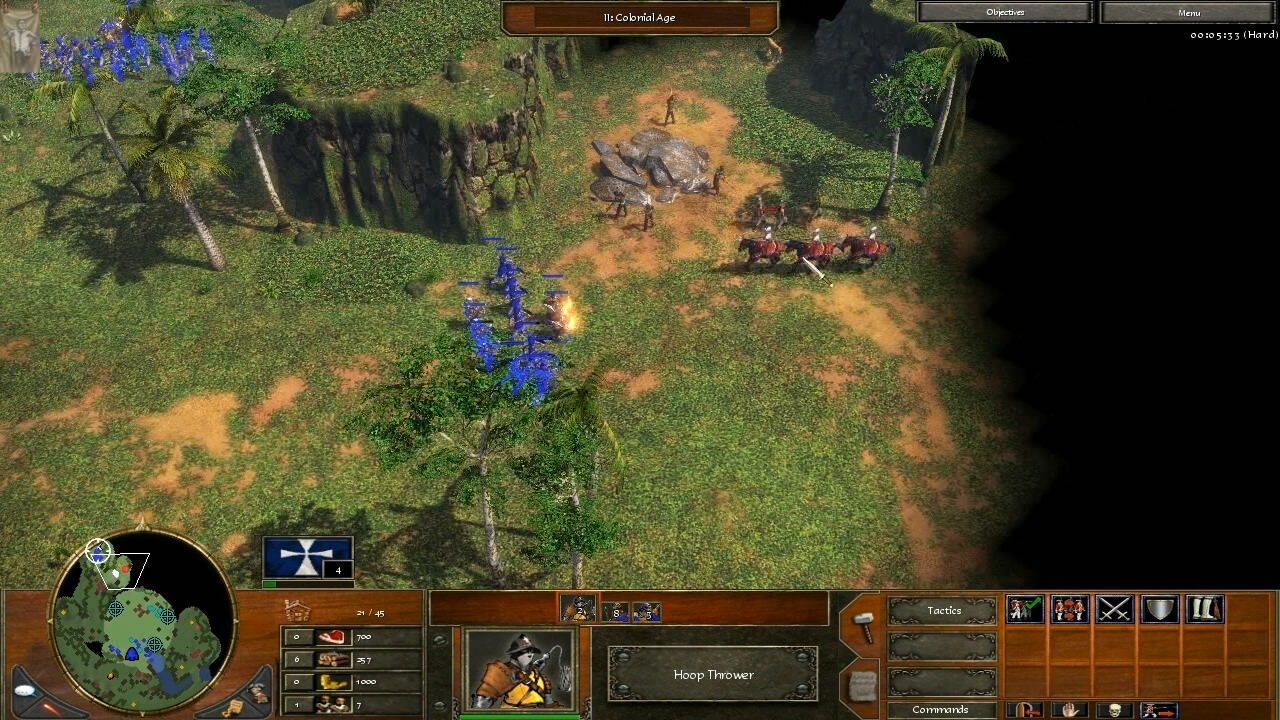
Task: Activate the shield defensive stance
Action: coord(1159,610)
